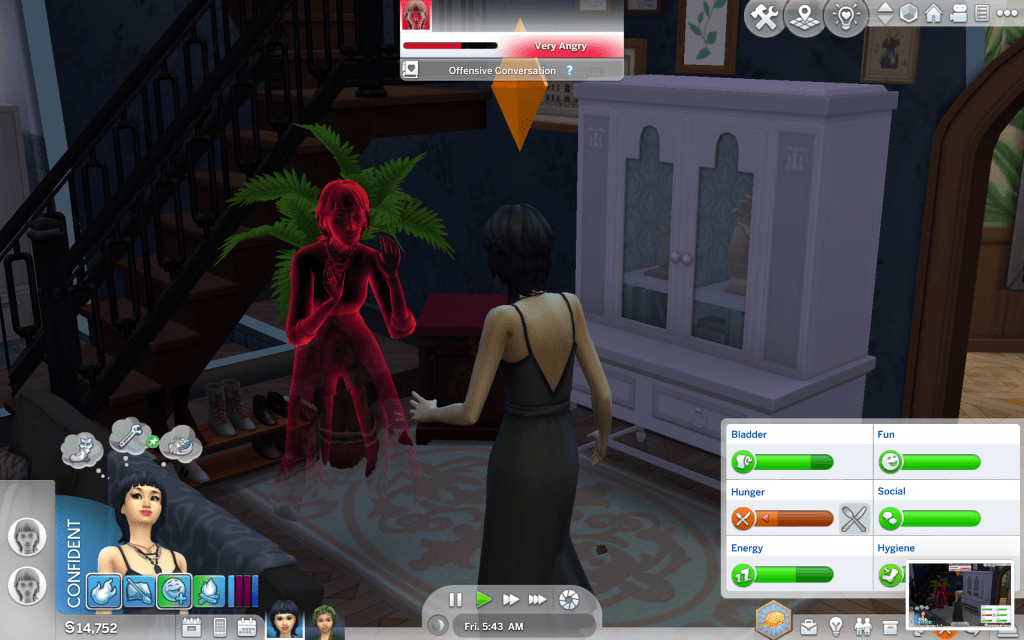This screenshot has height=640, width=1024.
Task: Switch to the green-haired Sim portrait
Action: coord(324,621)
